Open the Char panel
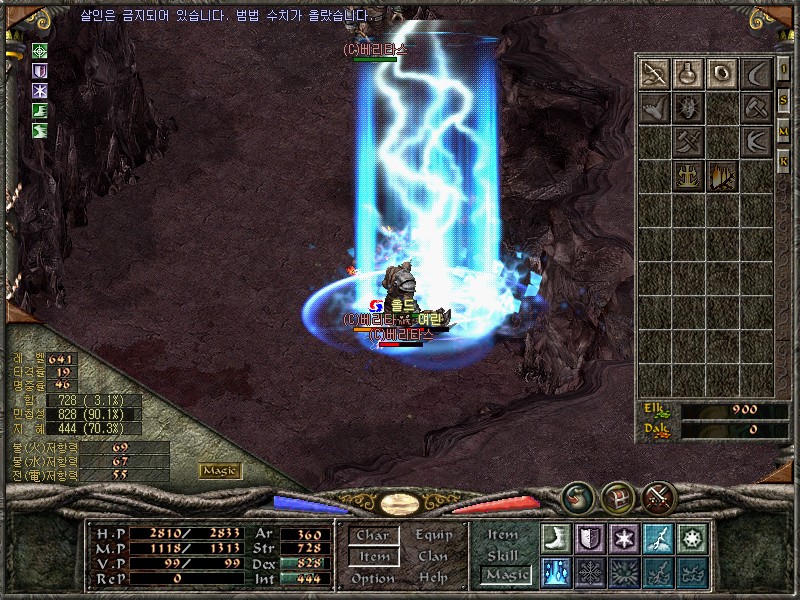 point(372,535)
